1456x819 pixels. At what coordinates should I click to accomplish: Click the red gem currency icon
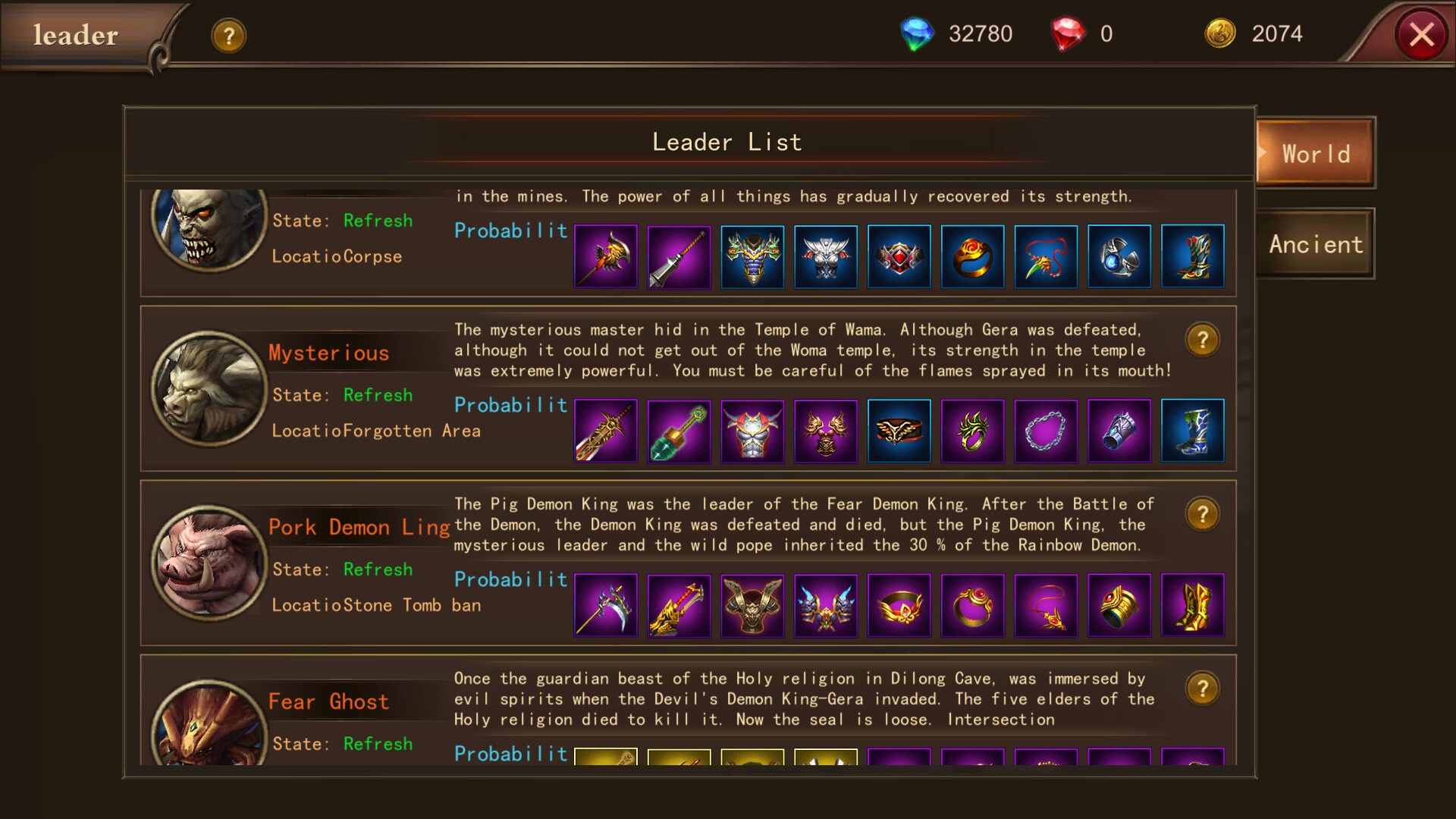pyautogui.click(x=1068, y=33)
